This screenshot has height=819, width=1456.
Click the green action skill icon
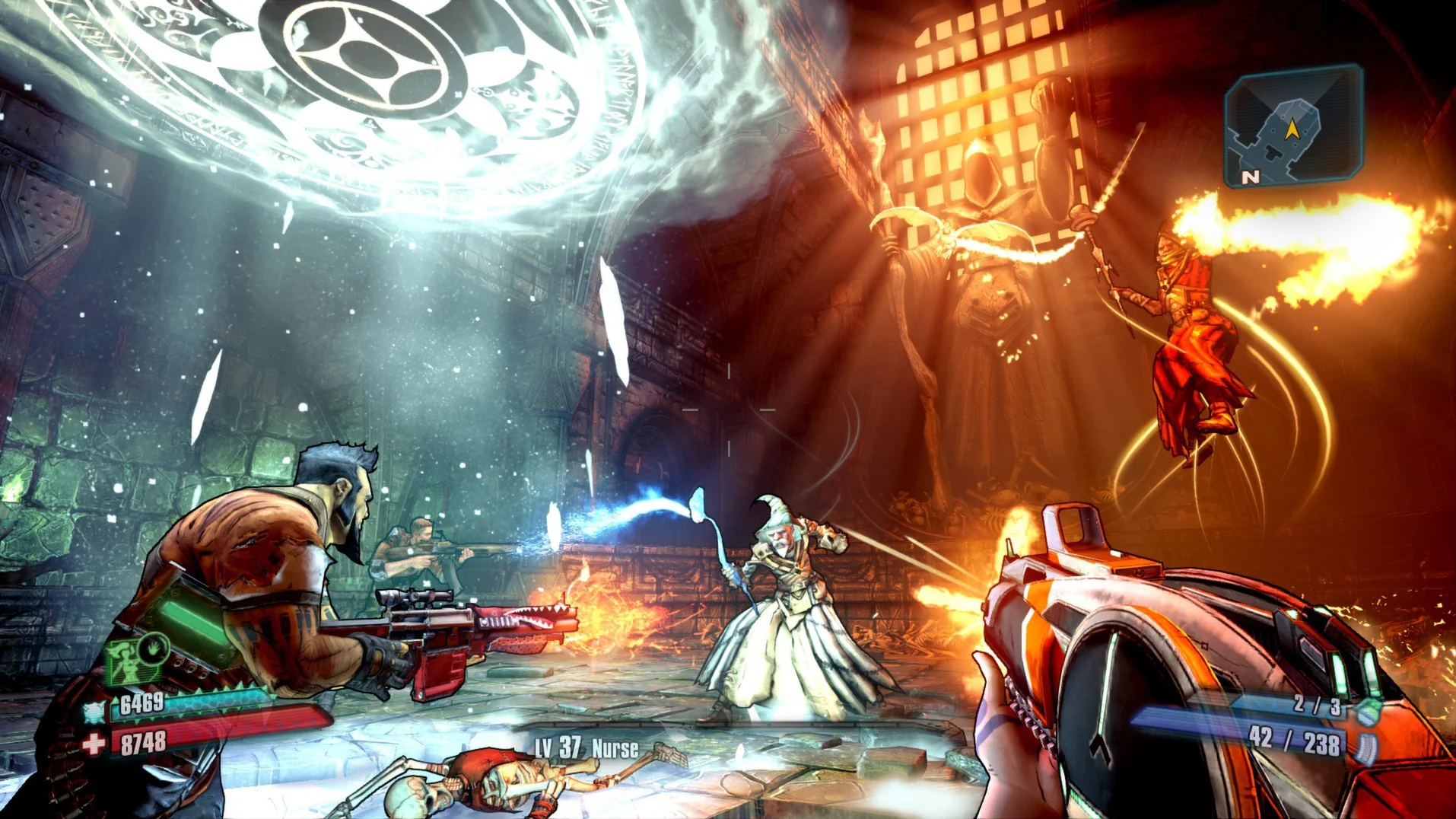click(x=133, y=659)
